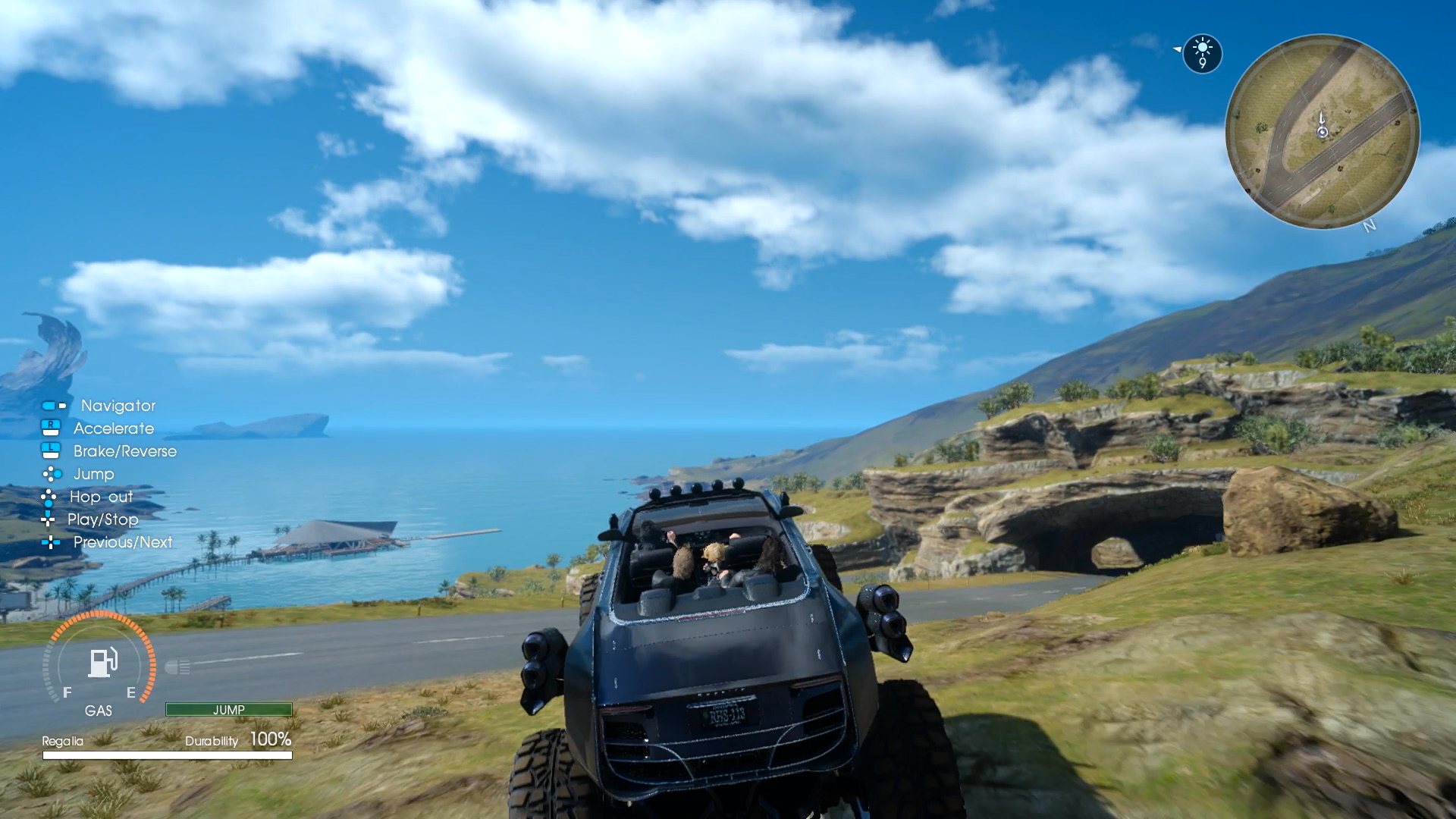Toggle music with the Play/Stop control

coord(49,519)
